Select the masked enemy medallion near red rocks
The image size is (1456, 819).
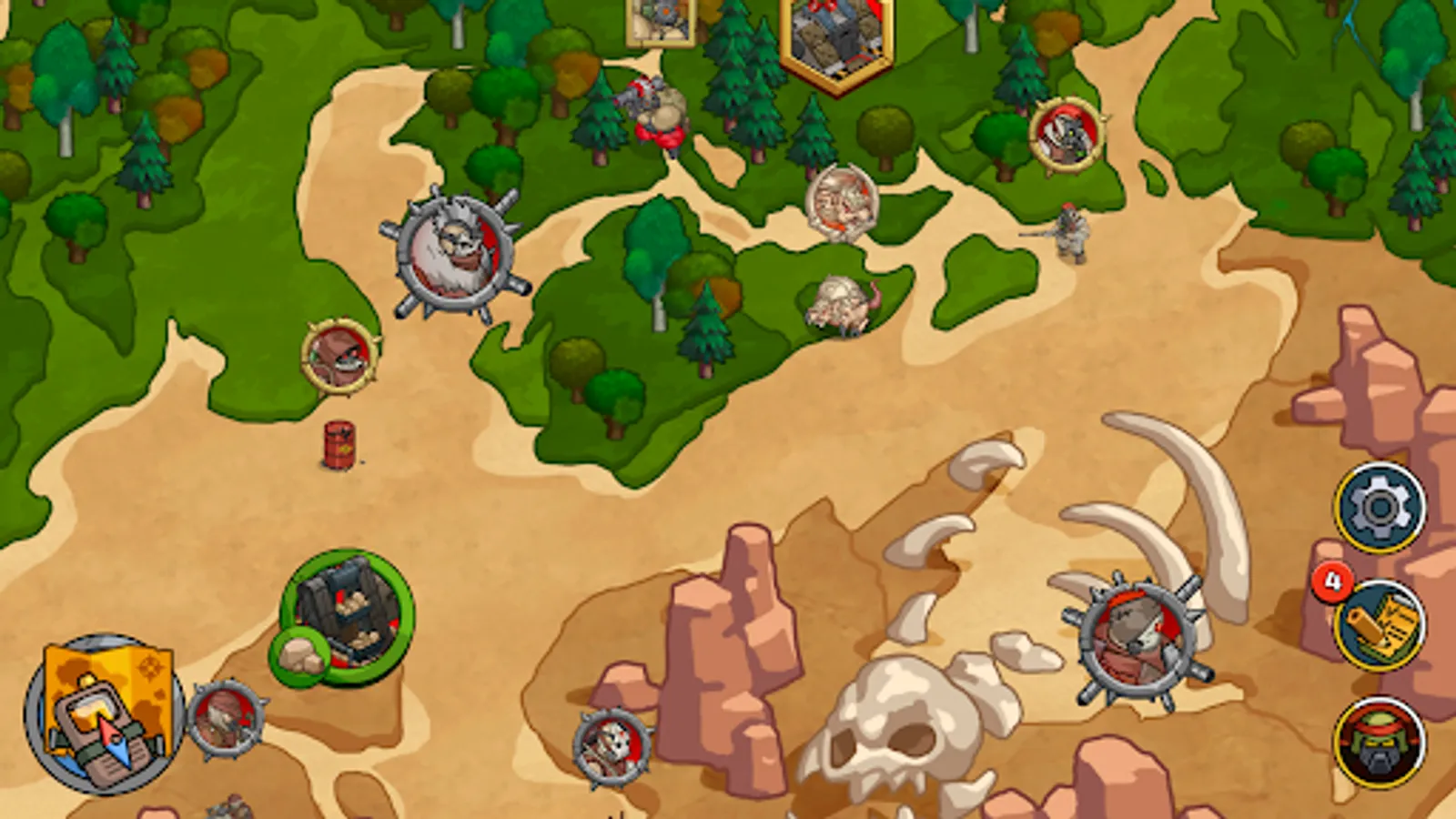[x=610, y=748]
